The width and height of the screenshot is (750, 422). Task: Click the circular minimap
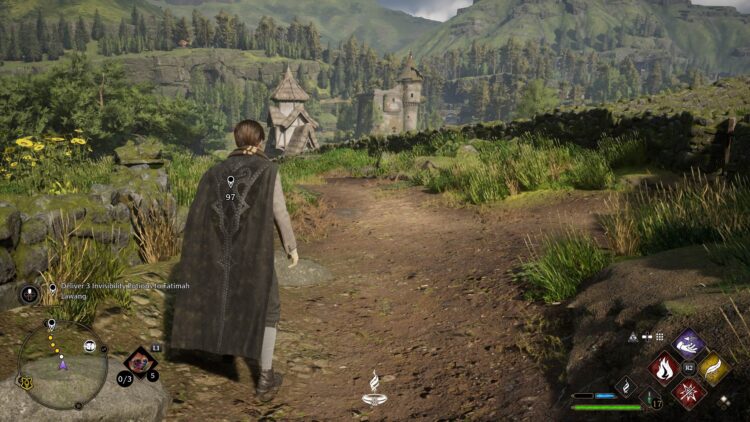(63, 364)
